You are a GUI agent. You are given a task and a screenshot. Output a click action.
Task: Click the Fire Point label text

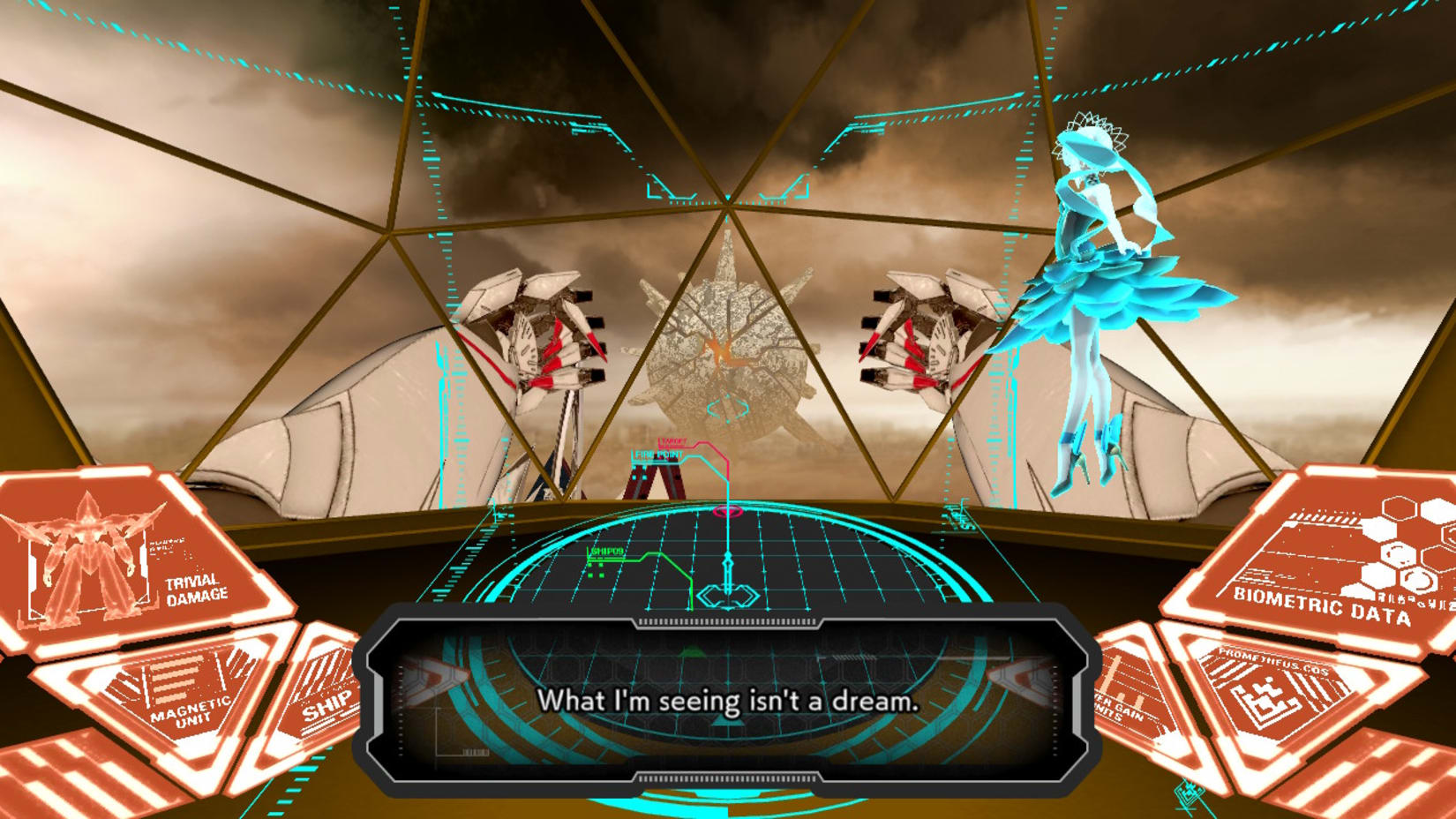point(658,455)
